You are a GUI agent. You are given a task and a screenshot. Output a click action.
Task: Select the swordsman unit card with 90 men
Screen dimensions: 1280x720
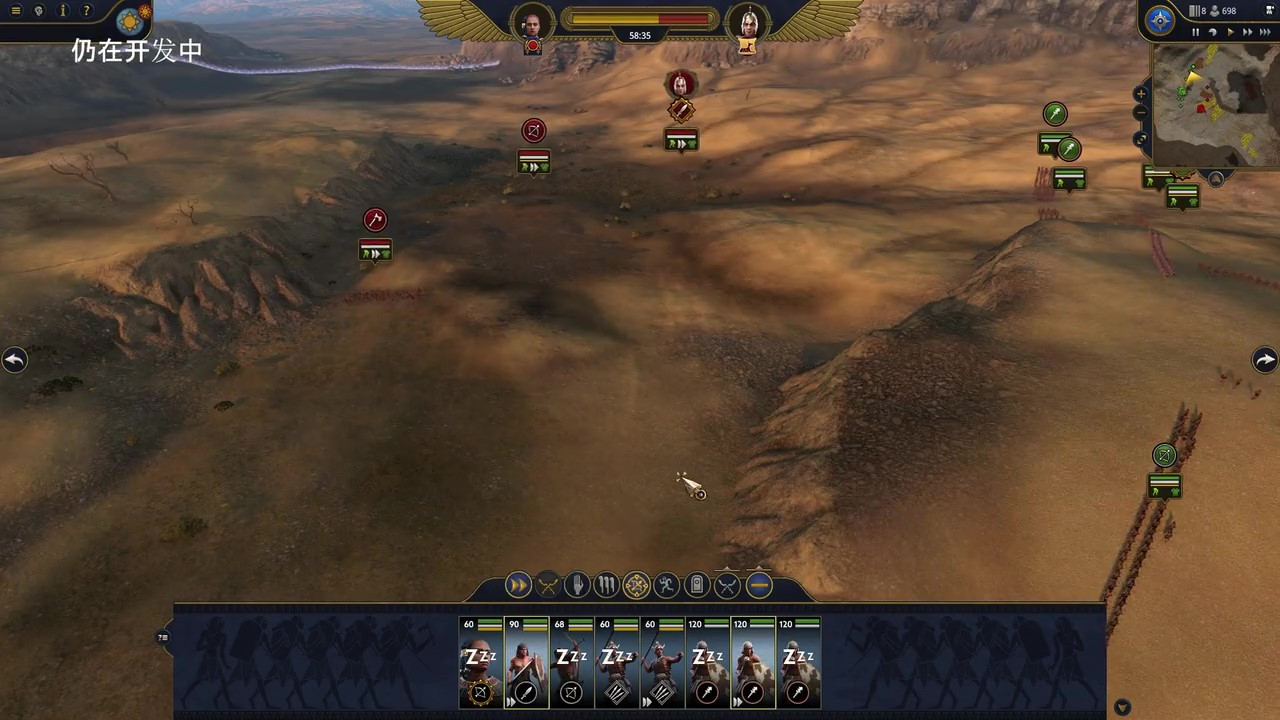pyautogui.click(x=526, y=664)
